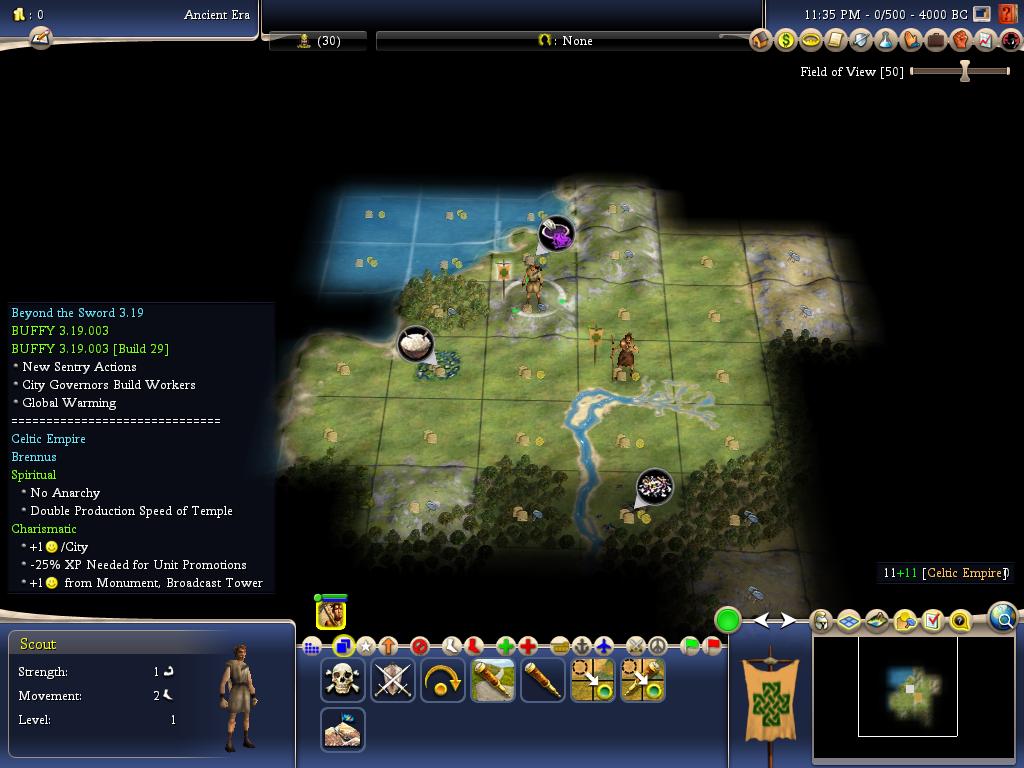The image size is (1024, 768).
Task: Adjust the Field of View slider
Action: 964,71
